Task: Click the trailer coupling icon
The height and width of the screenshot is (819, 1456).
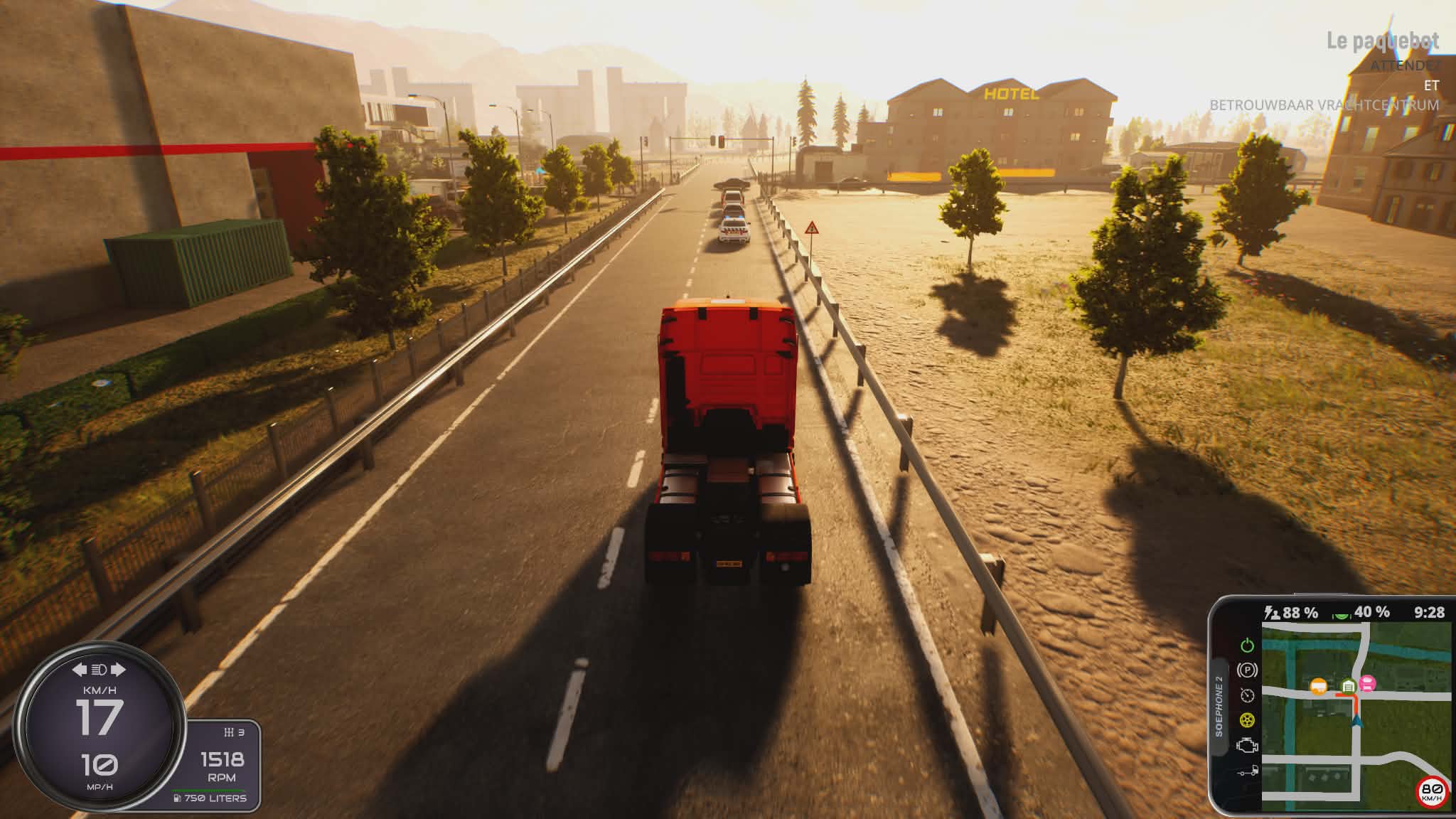Action: (1247, 771)
